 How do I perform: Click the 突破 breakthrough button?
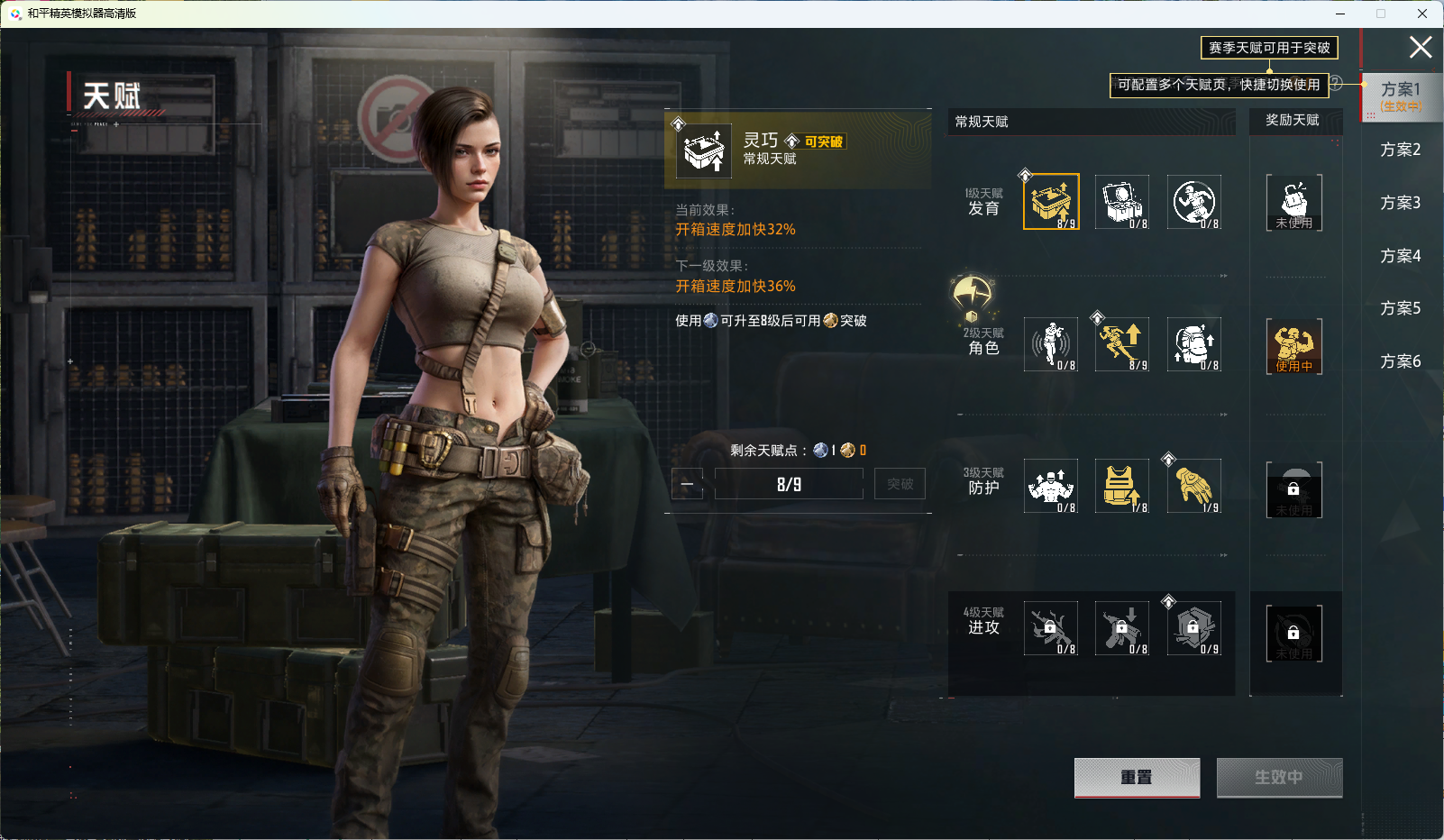pyautogui.click(x=900, y=484)
